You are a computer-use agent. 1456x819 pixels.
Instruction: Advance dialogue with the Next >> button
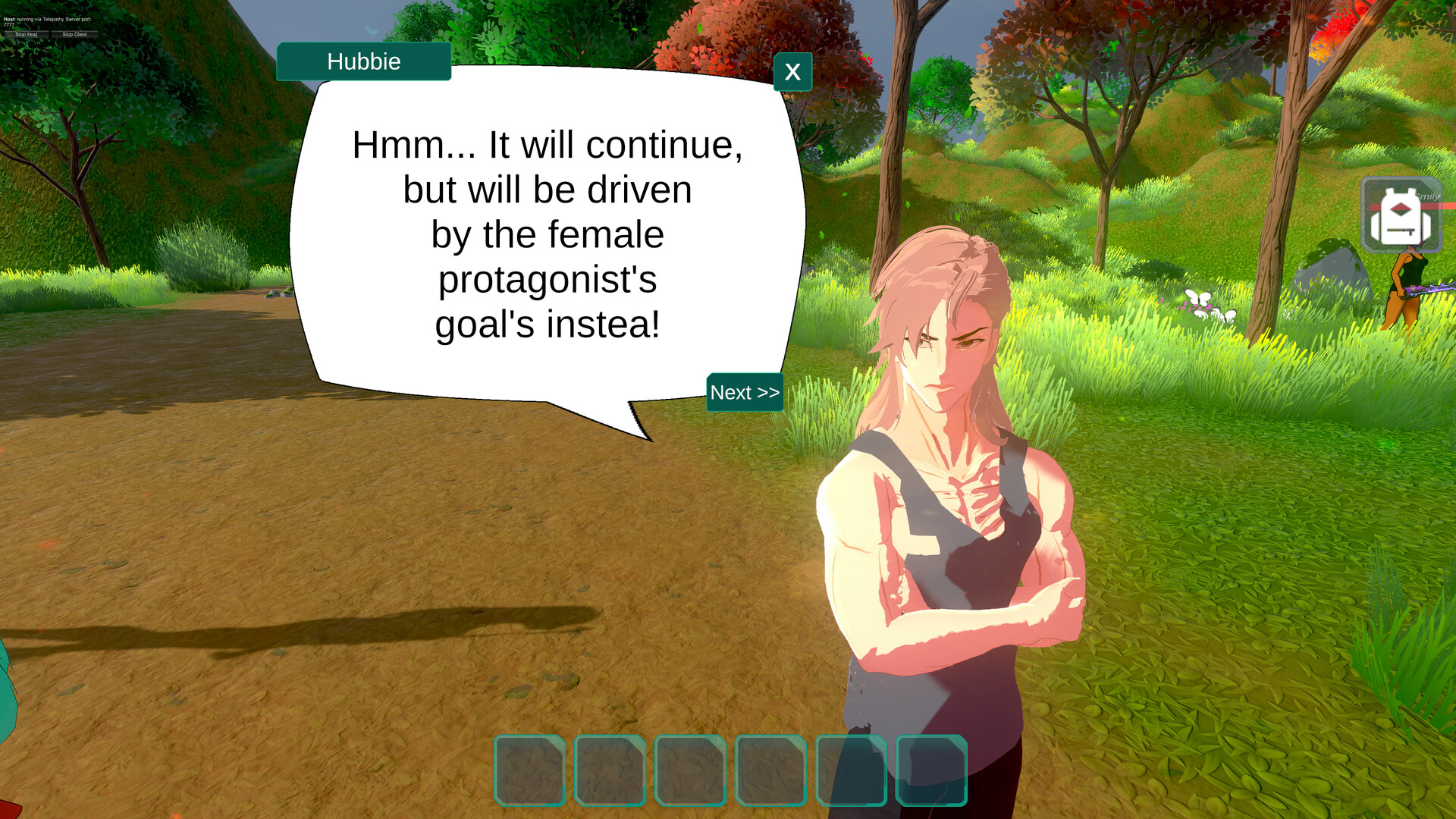pyautogui.click(x=744, y=393)
